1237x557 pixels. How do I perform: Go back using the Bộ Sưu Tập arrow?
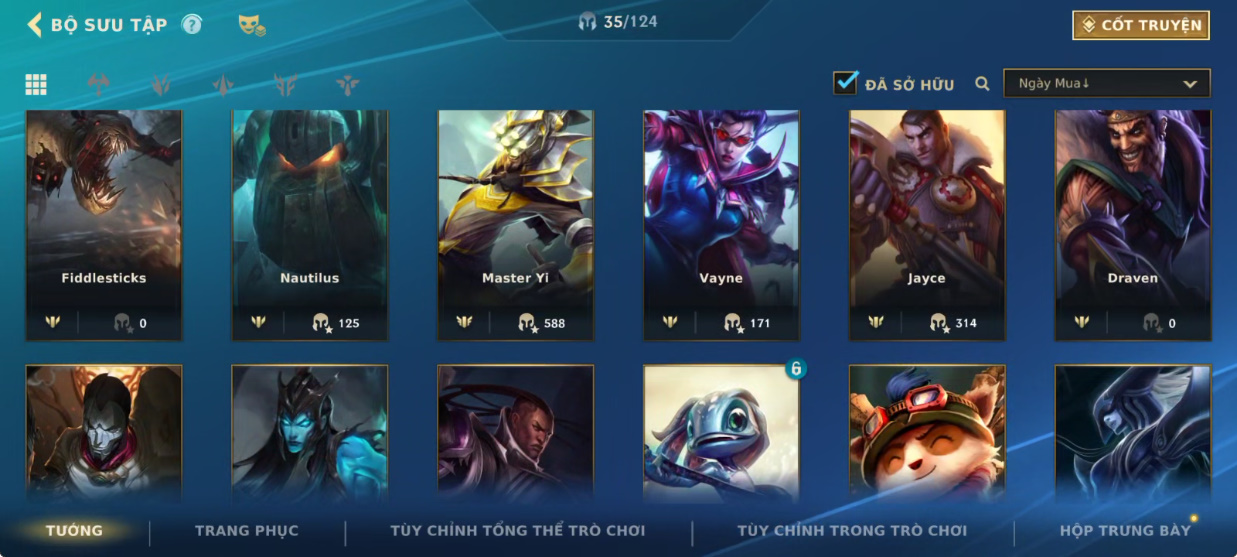35,25
